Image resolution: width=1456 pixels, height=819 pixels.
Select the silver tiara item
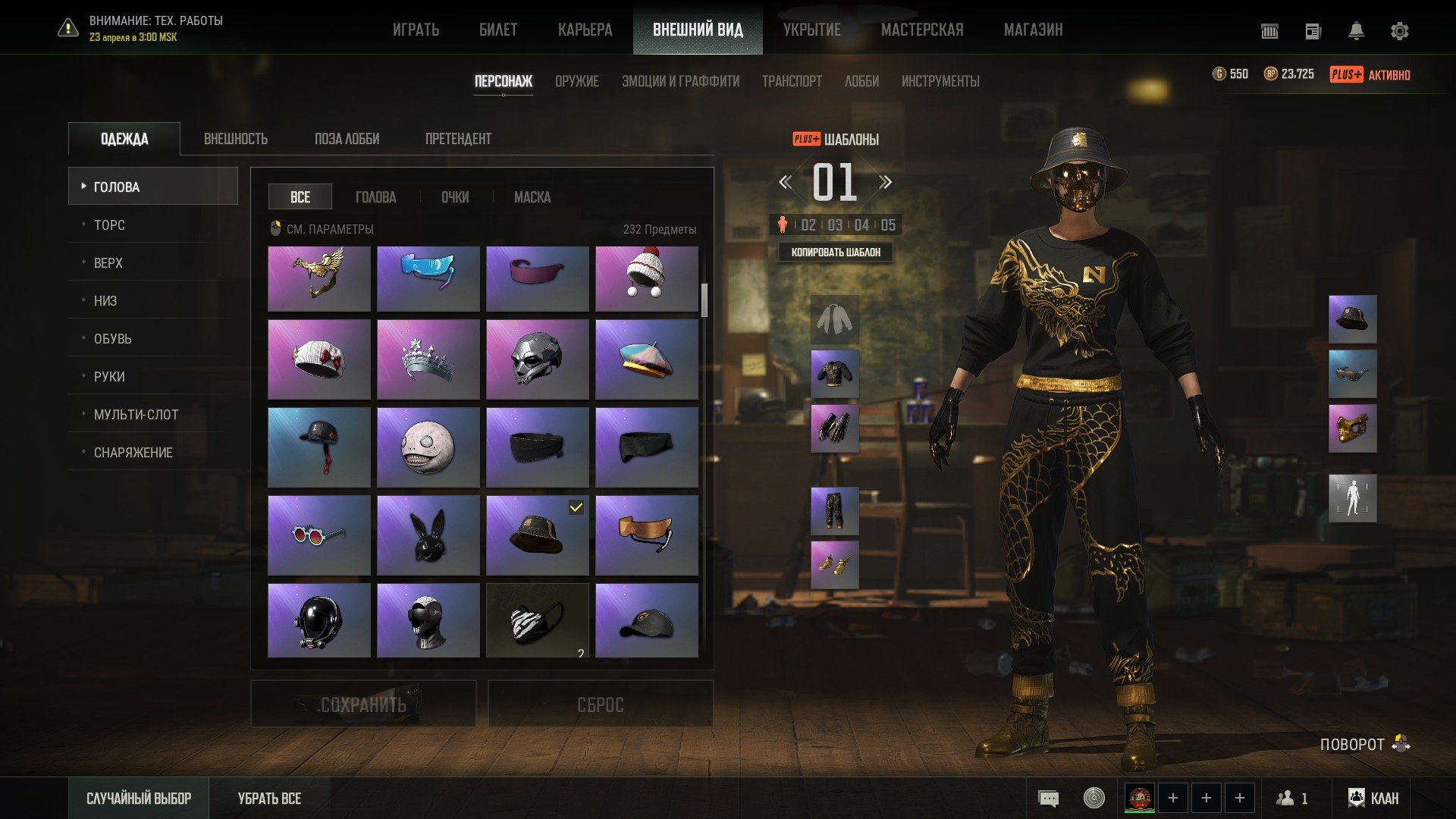tap(428, 359)
